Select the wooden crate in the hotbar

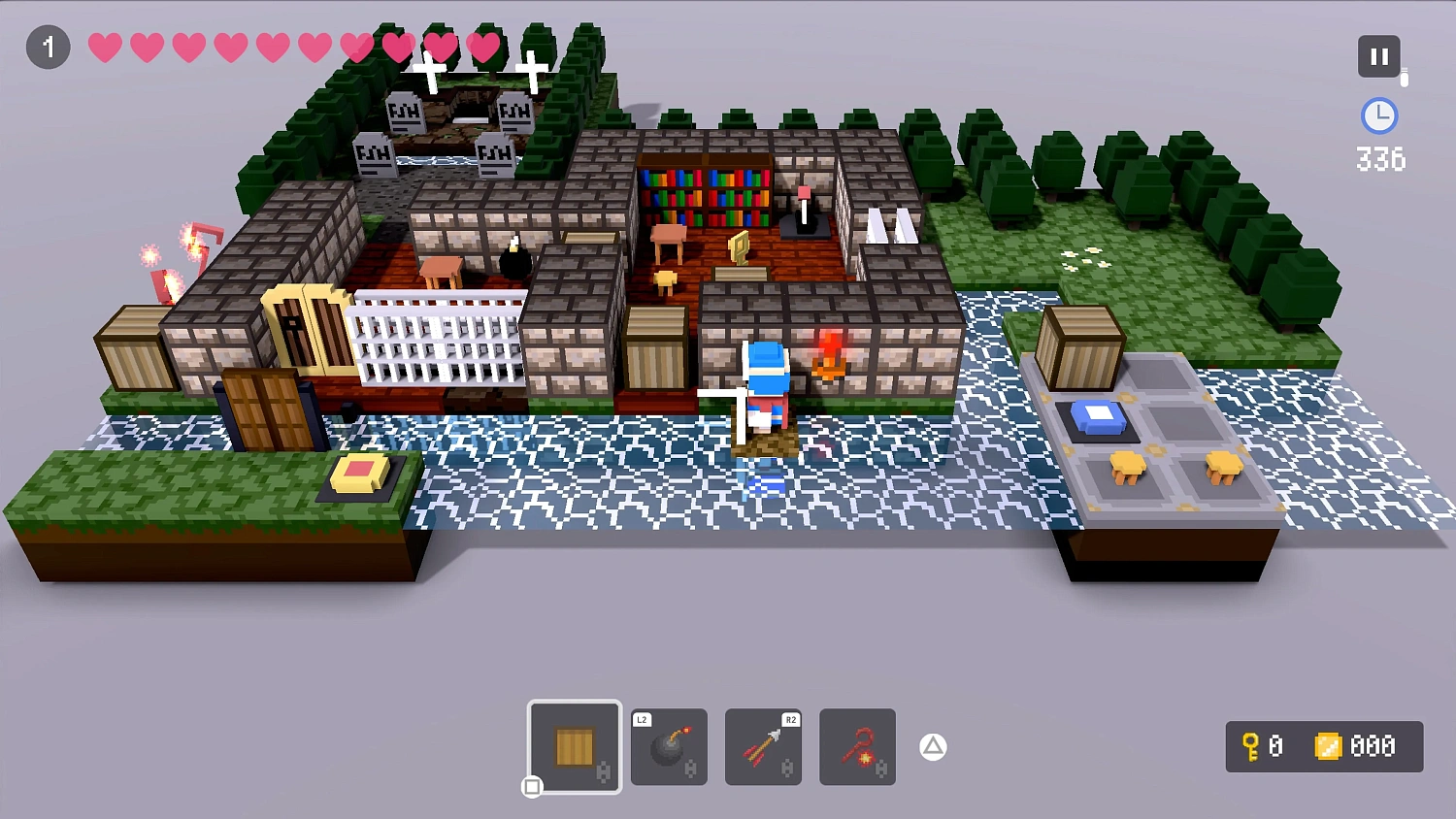coord(574,747)
